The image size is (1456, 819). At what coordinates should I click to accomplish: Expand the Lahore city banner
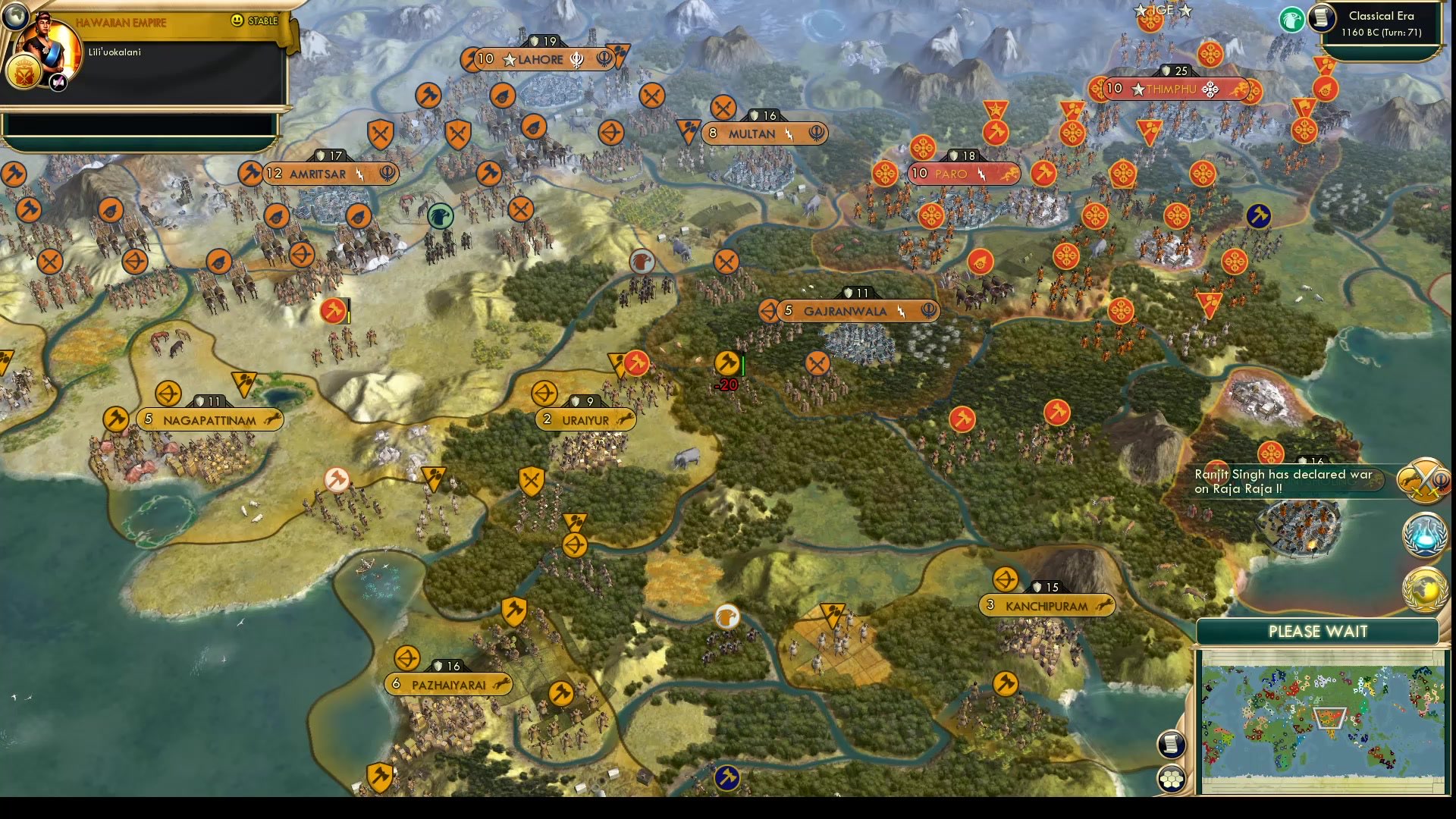pos(538,59)
